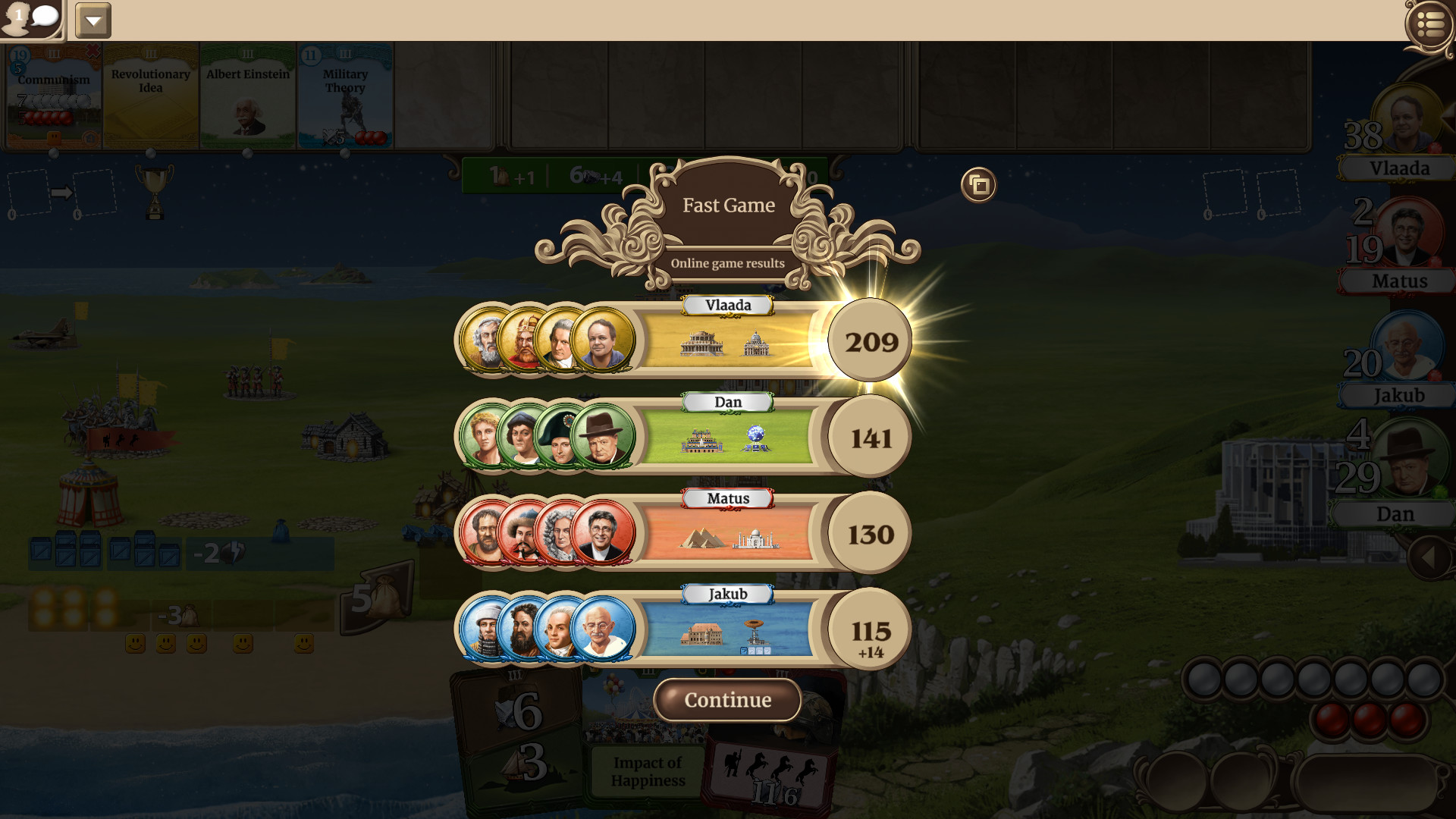Expand Jakub's player panel on the right sidebar

coord(1398,395)
